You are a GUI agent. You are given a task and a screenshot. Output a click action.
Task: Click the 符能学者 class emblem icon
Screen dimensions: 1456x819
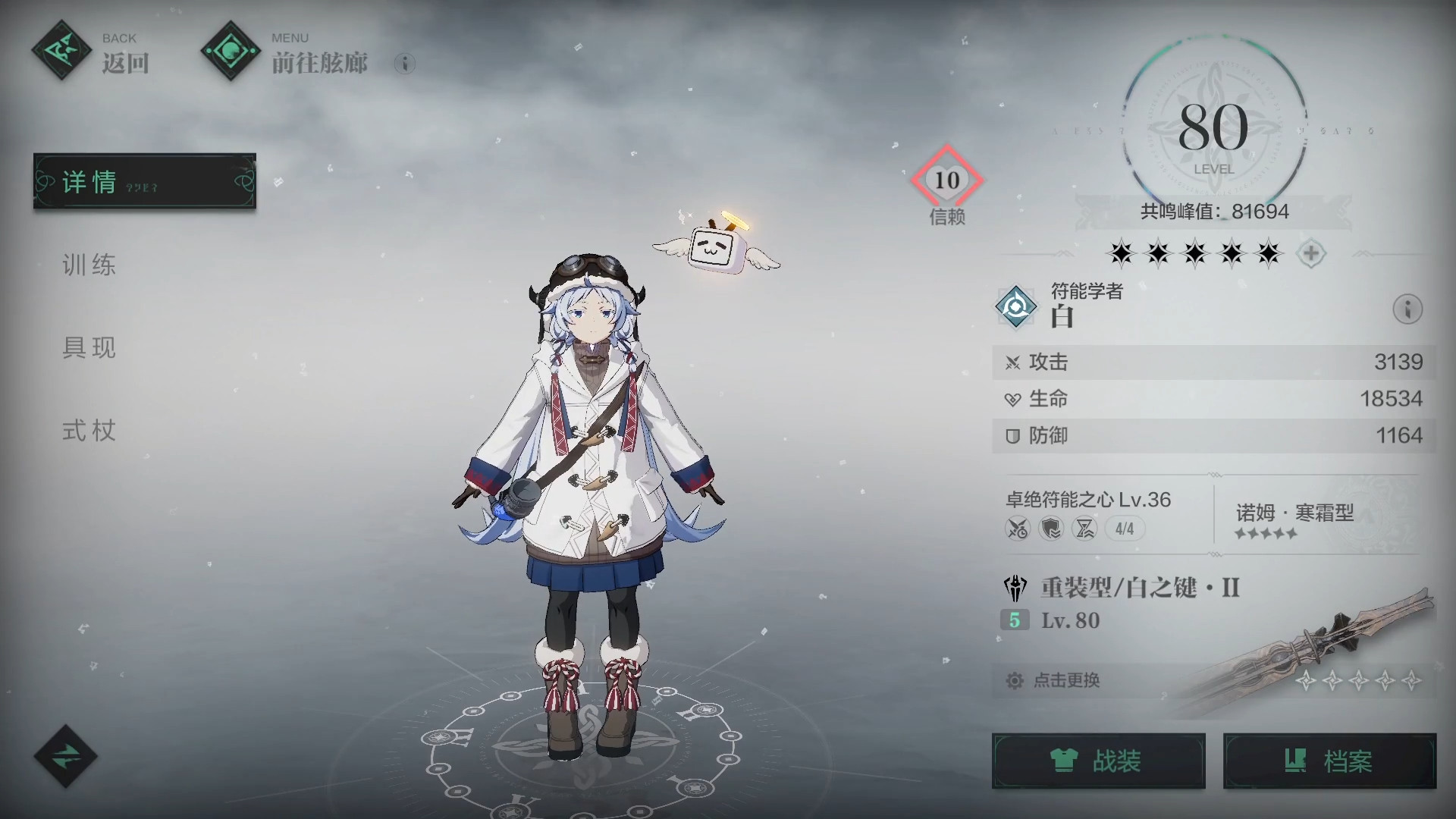tap(1016, 306)
